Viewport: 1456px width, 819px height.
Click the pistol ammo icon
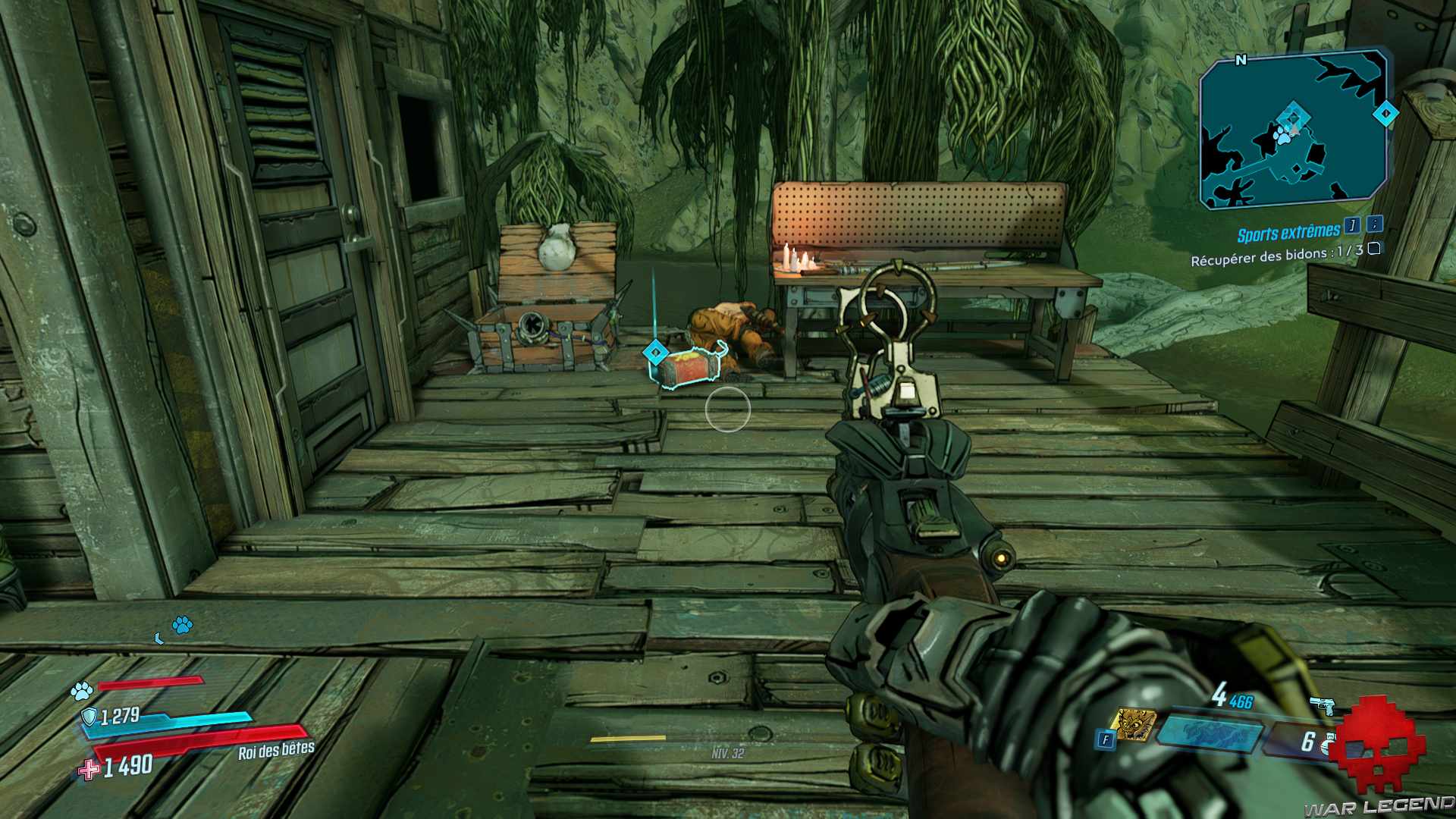click(1323, 706)
